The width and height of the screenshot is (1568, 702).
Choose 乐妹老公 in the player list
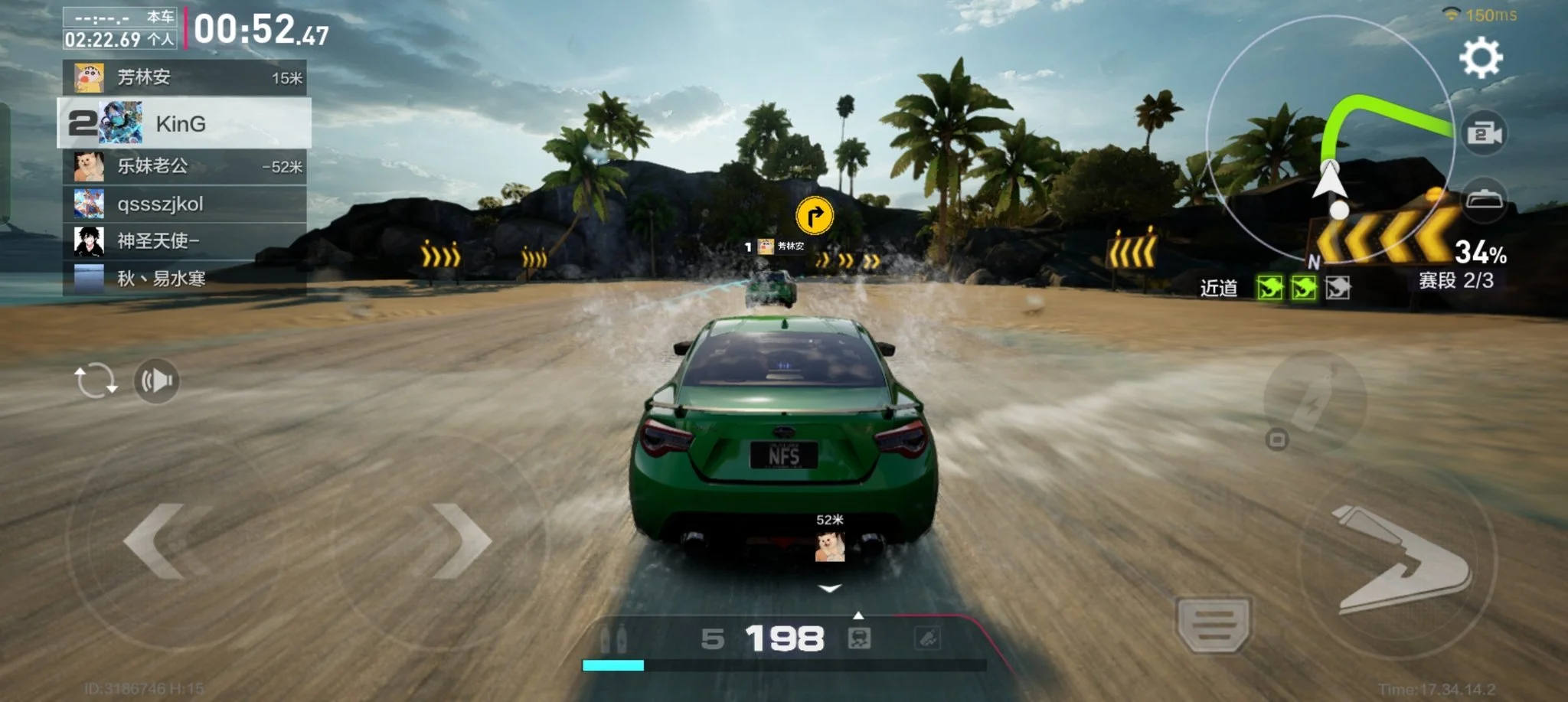click(x=185, y=166)
